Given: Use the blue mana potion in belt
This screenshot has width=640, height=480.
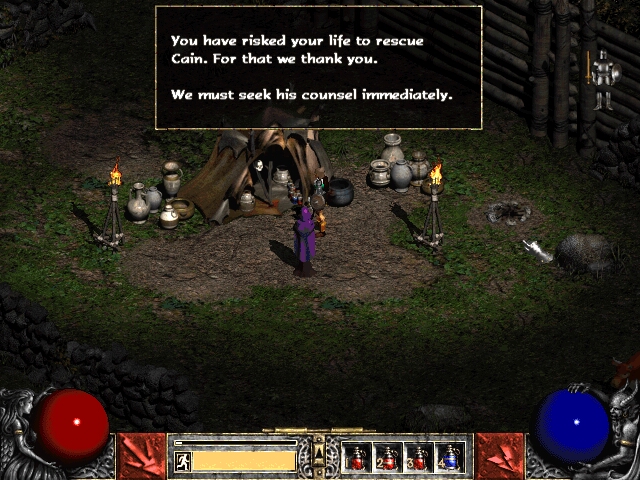Looking at the screenshot, I should coord(450,458).
